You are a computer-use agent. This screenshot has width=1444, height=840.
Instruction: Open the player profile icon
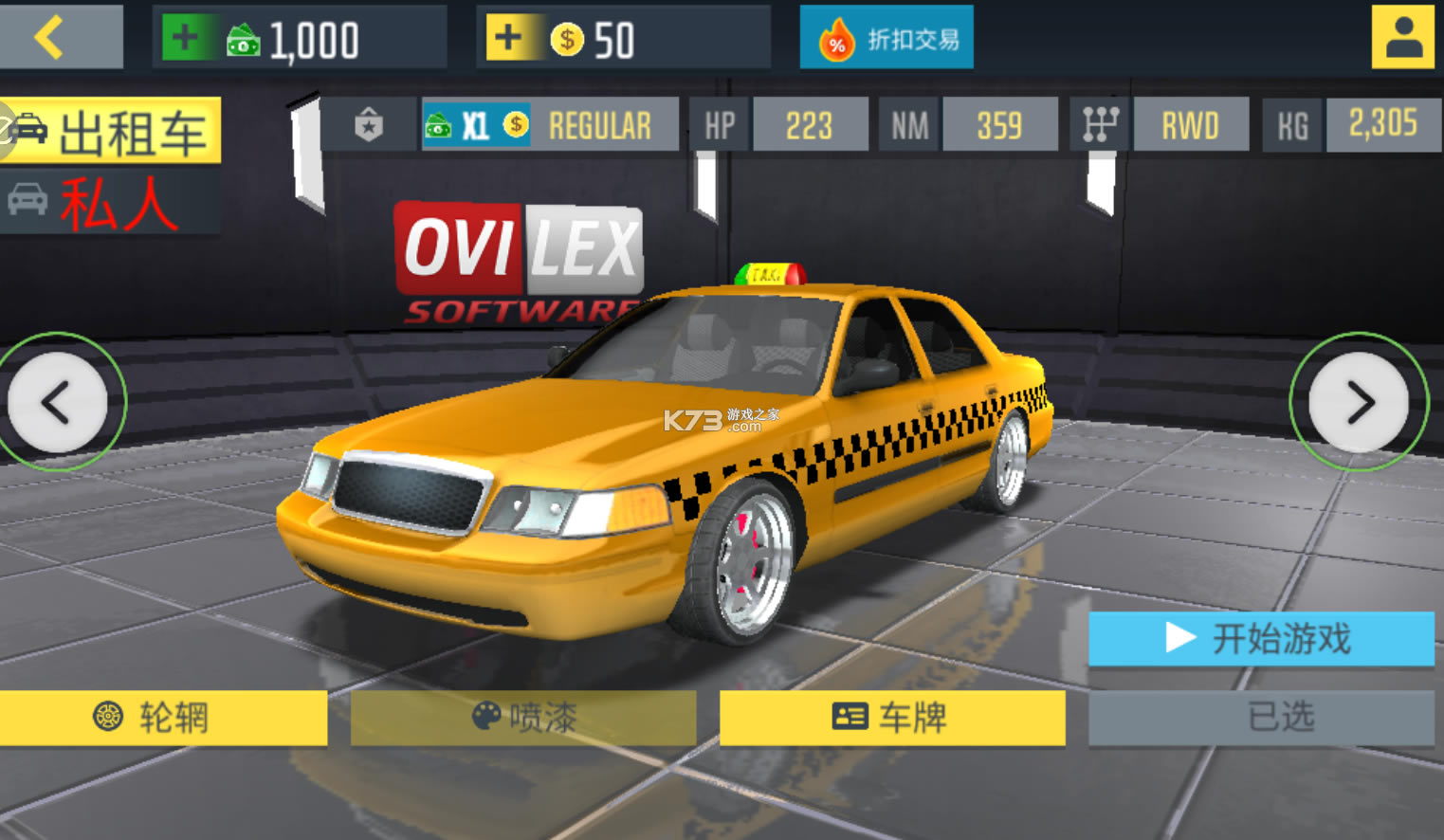(x=1402, y=38)
